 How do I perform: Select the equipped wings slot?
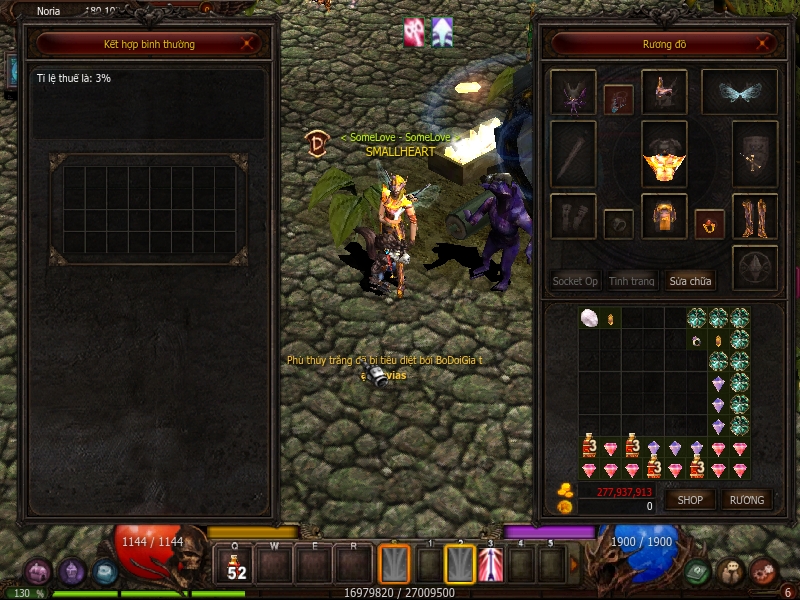coord(739,92)
